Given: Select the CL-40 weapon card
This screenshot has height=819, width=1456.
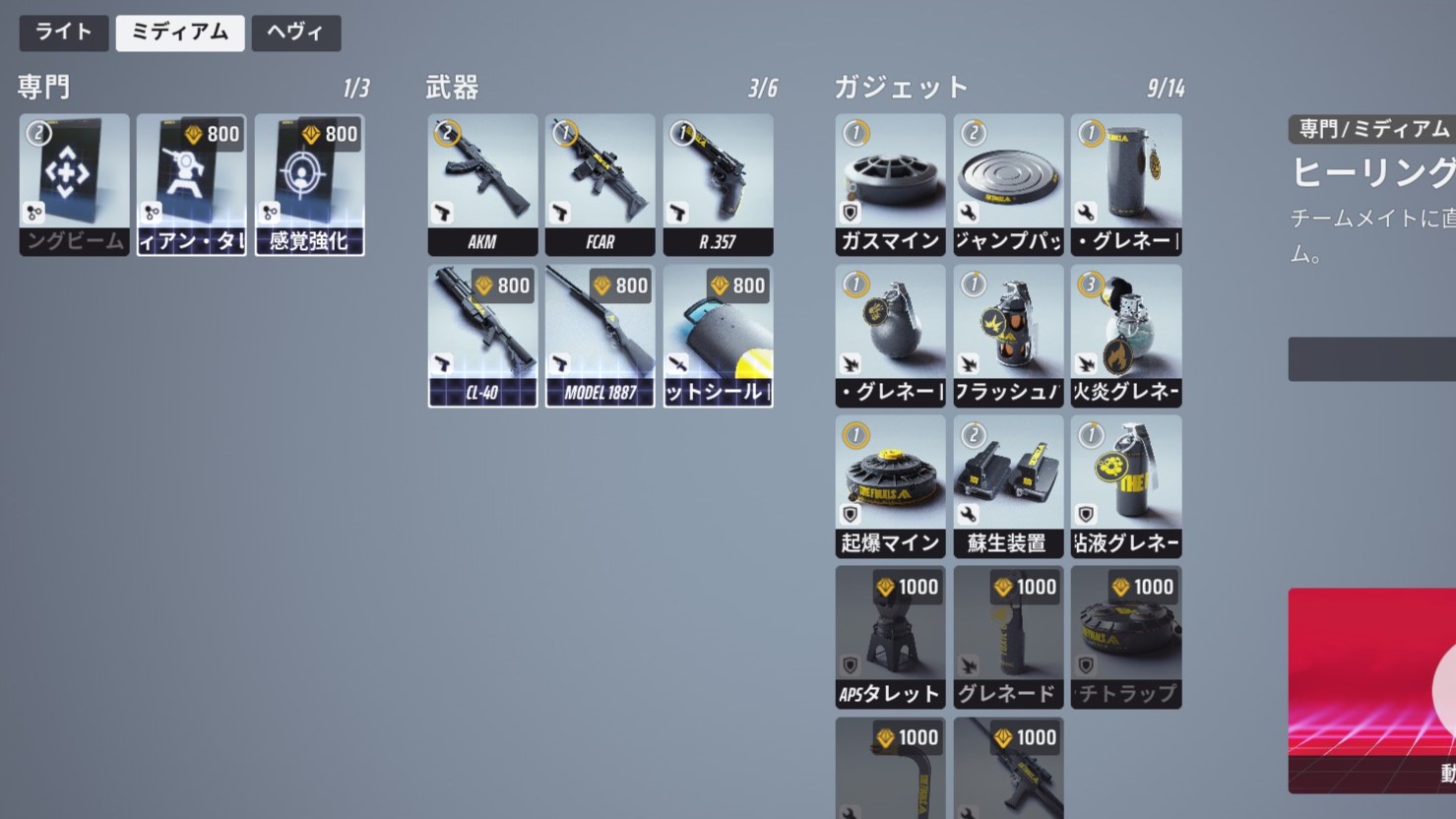Looking at the screenshot, I should (481, 335).
